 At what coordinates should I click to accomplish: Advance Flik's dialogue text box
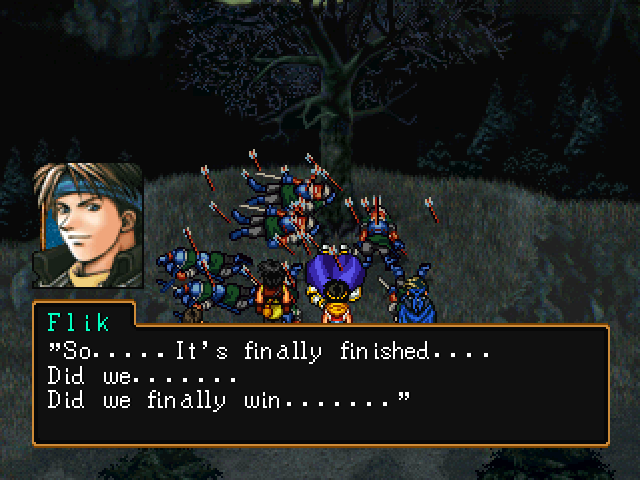[x=320, y=385]
